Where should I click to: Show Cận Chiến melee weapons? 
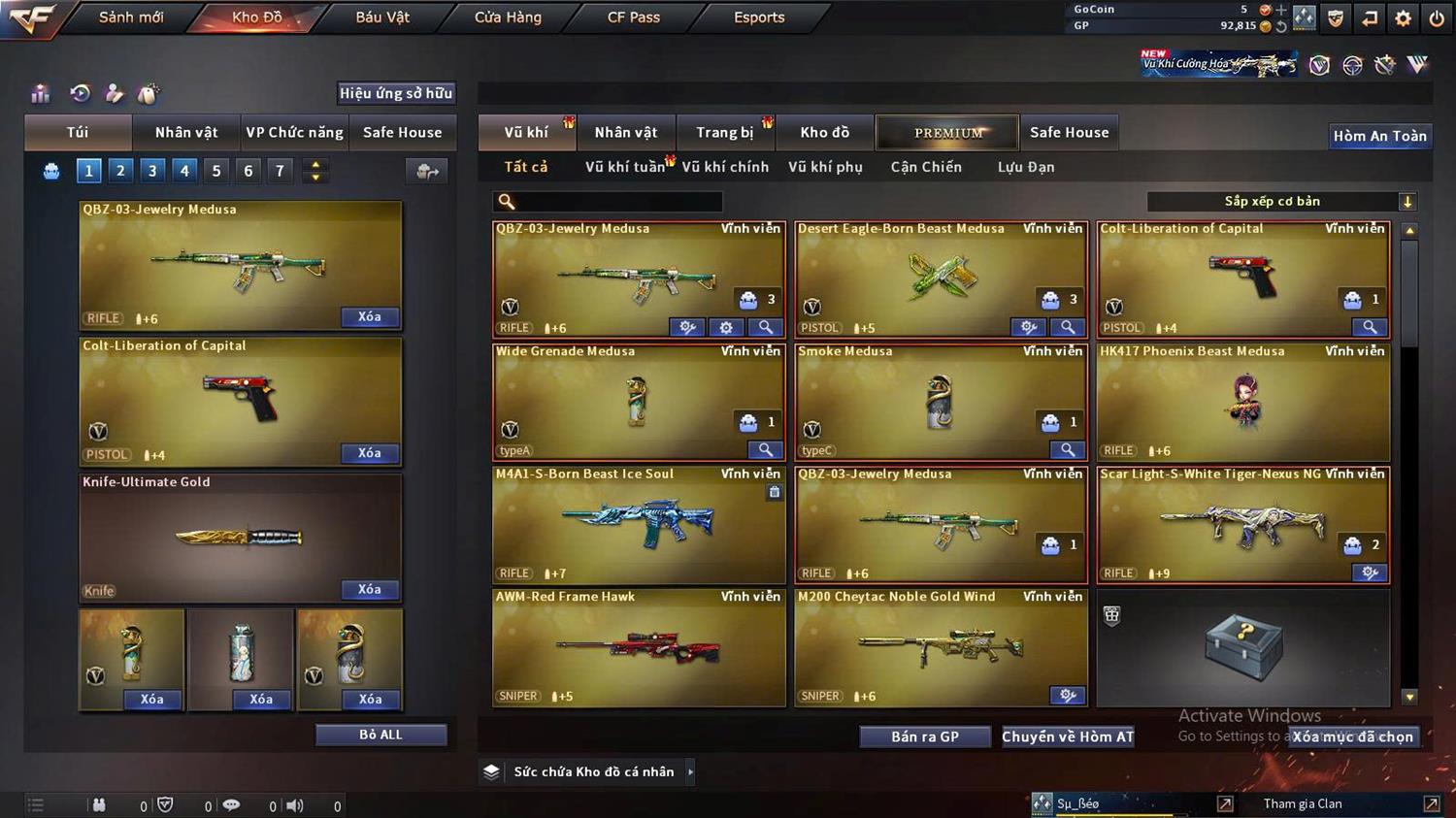[x=926, y=167]
